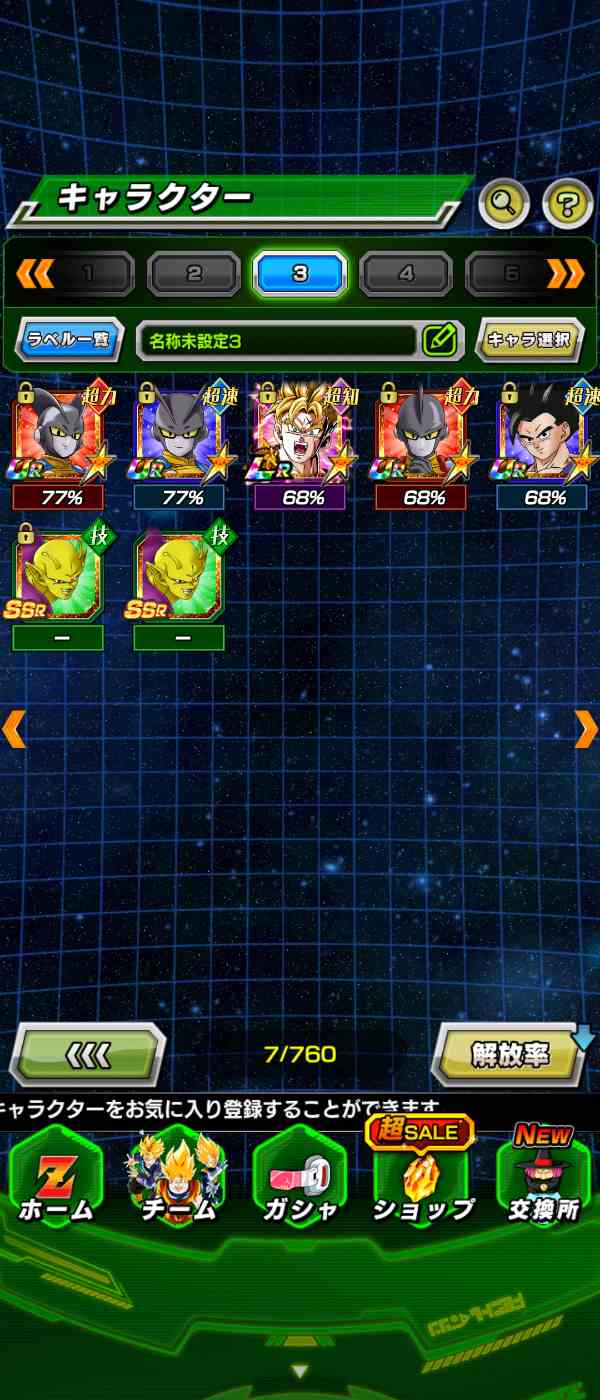This screenshot has width=600, height=1400.
Task: Go to ホーム home screen
Action: (56, 1182)
